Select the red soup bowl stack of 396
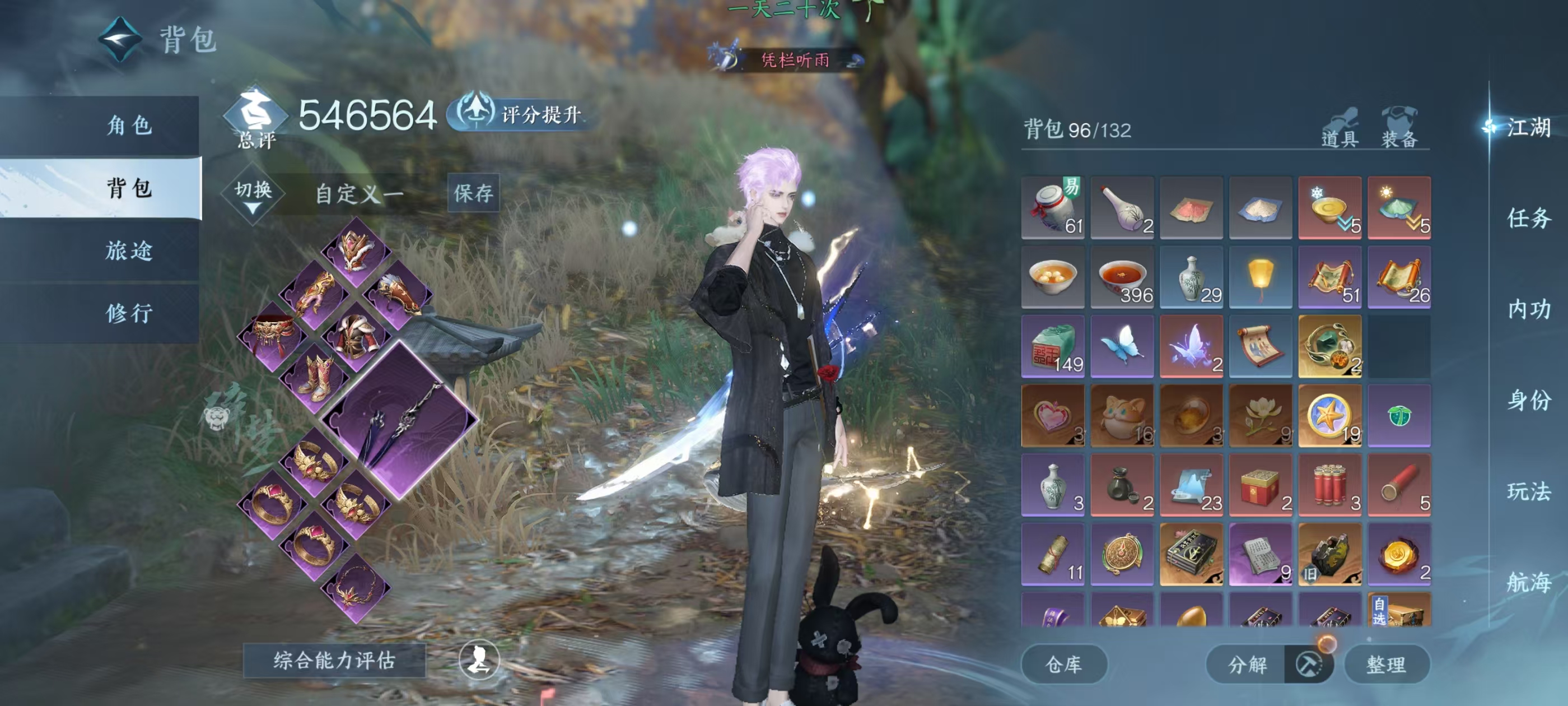1568x706 pixels. pos(1122,277)
